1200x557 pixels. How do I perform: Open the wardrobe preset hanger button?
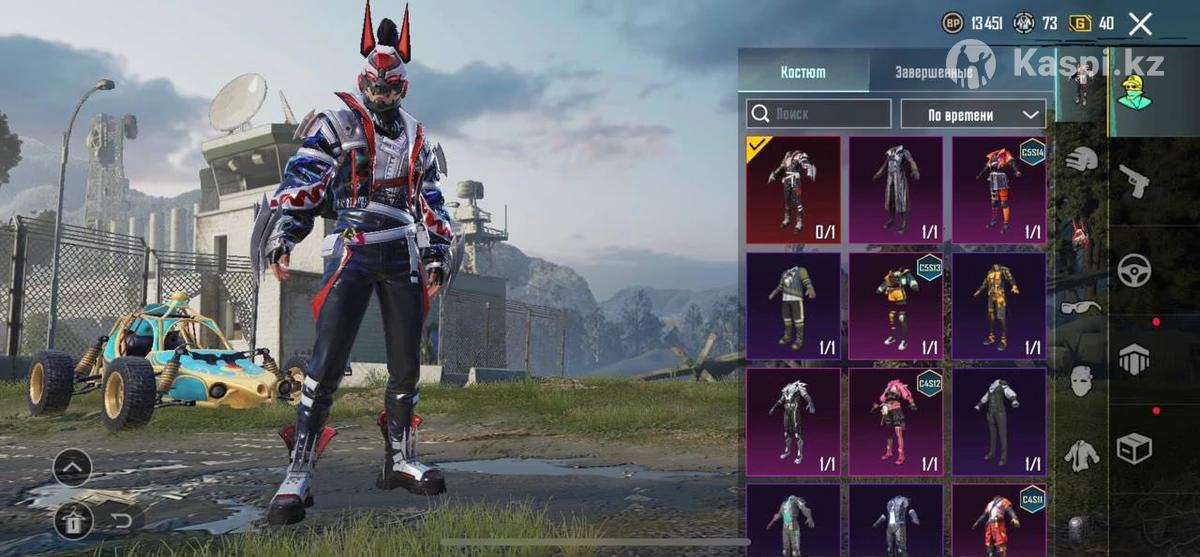(72, 520)
